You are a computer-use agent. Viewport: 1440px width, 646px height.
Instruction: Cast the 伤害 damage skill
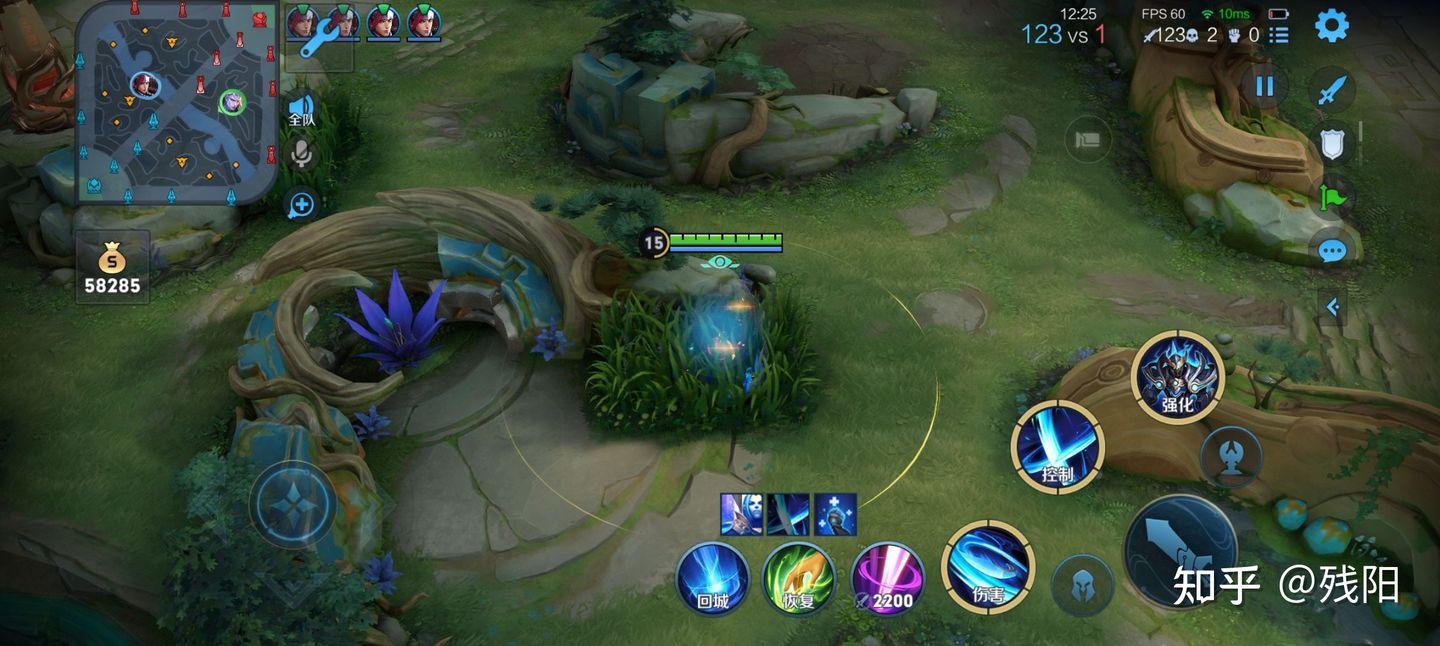[x=988, y=568]
